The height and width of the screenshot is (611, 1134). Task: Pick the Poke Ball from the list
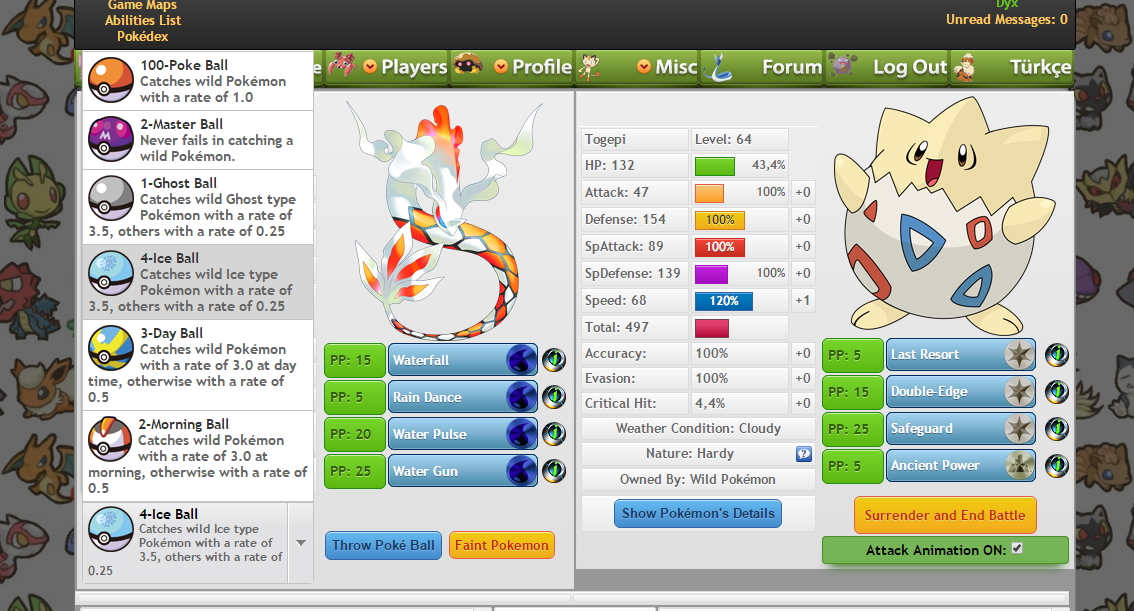[198, 81]
